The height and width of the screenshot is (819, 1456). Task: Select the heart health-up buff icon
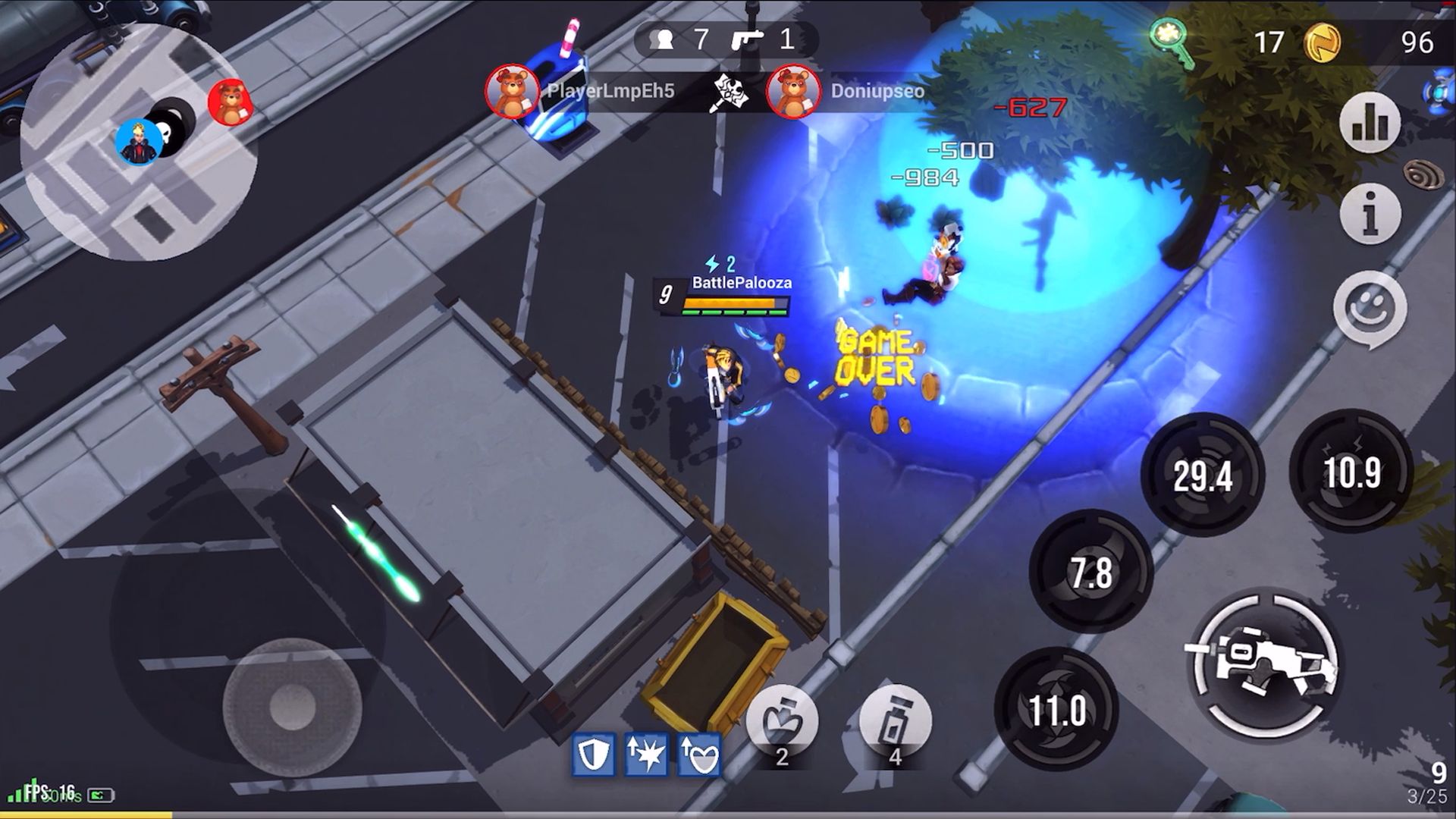[699, 755]
